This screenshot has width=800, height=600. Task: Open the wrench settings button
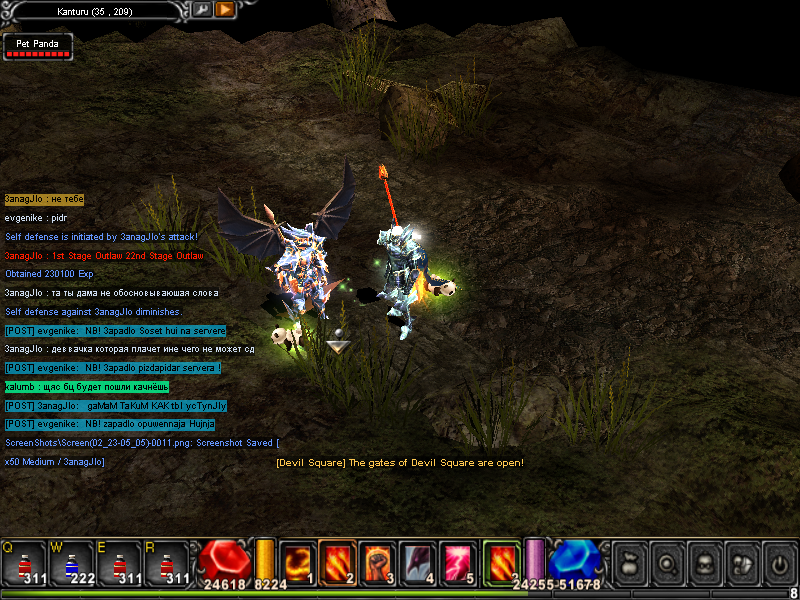click(x=202, y=9)
